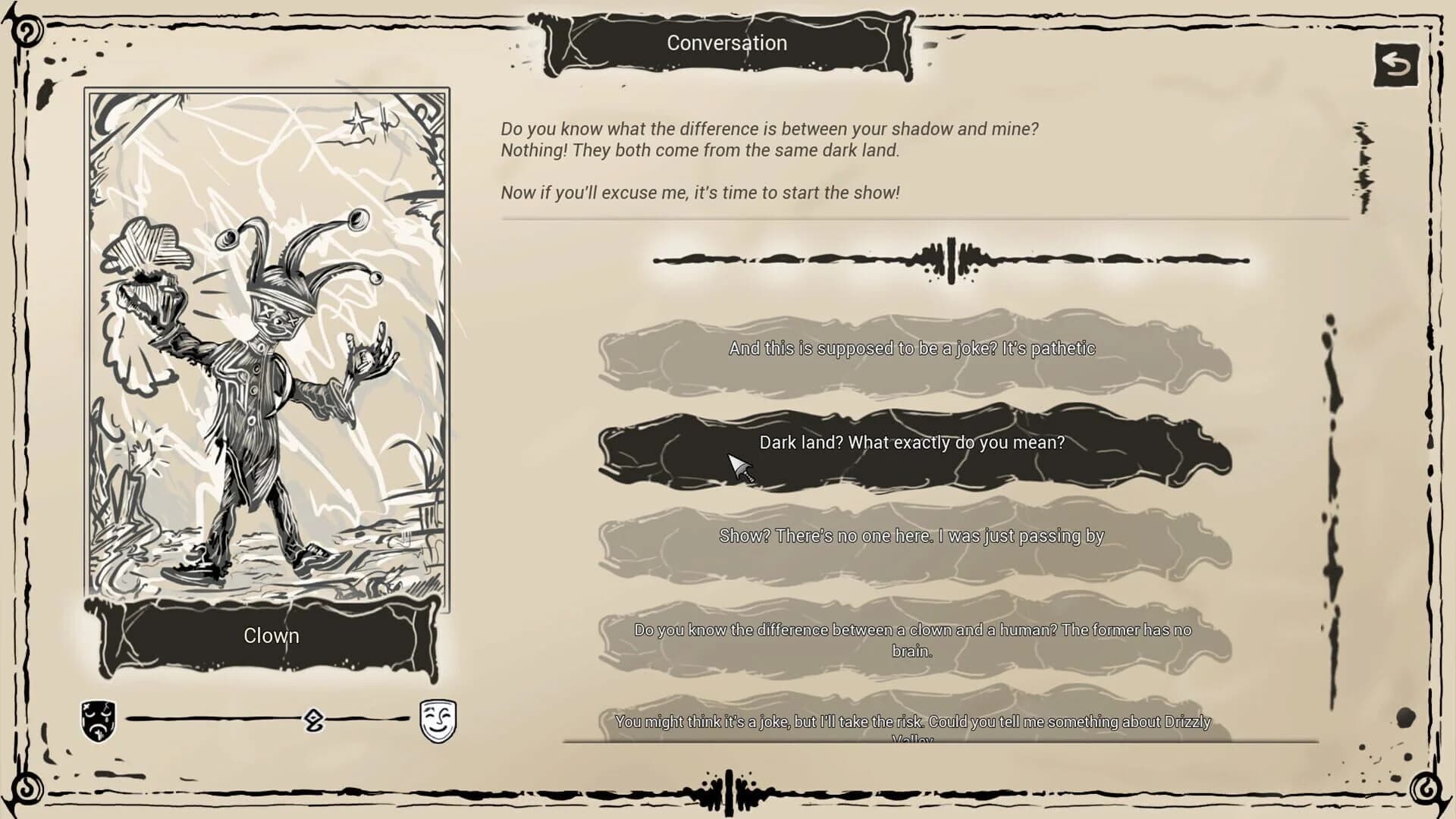The image size is (1456, 819).
Task: Click the Conversation title banner
Action: coord(726,43)
